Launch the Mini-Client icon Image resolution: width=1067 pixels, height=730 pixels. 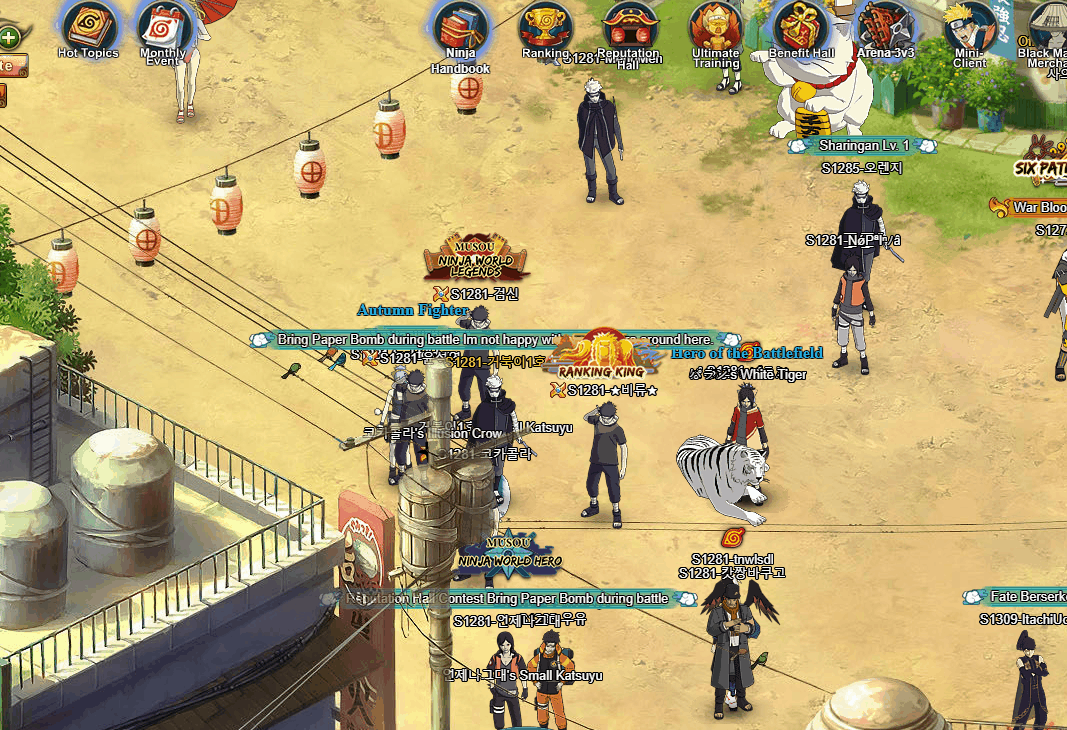point(970,26)
